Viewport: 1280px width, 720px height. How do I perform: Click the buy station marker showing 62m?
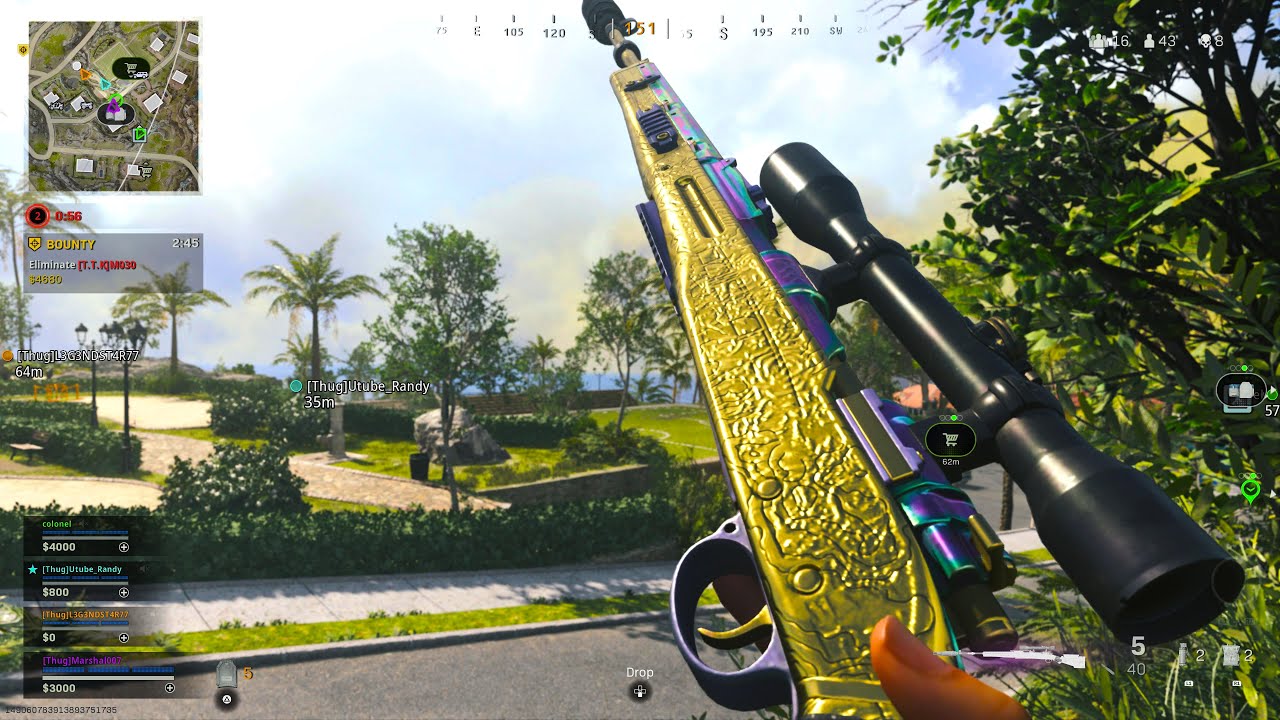pos(950,440)
